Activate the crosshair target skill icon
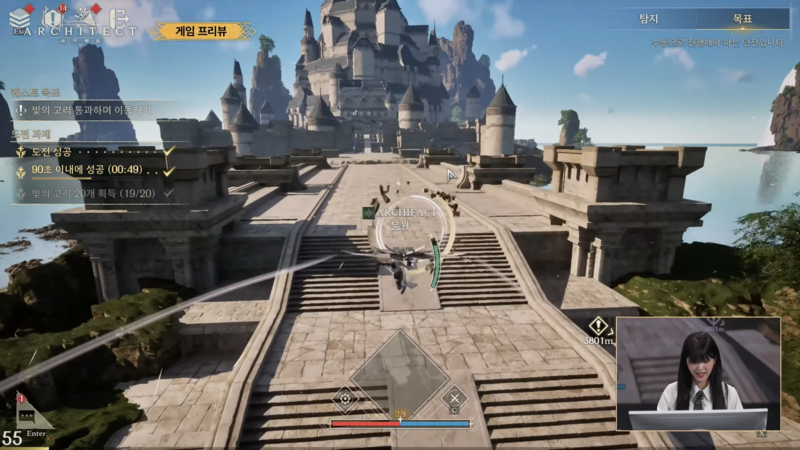This screenshot has height=450, width=800. 346,397
